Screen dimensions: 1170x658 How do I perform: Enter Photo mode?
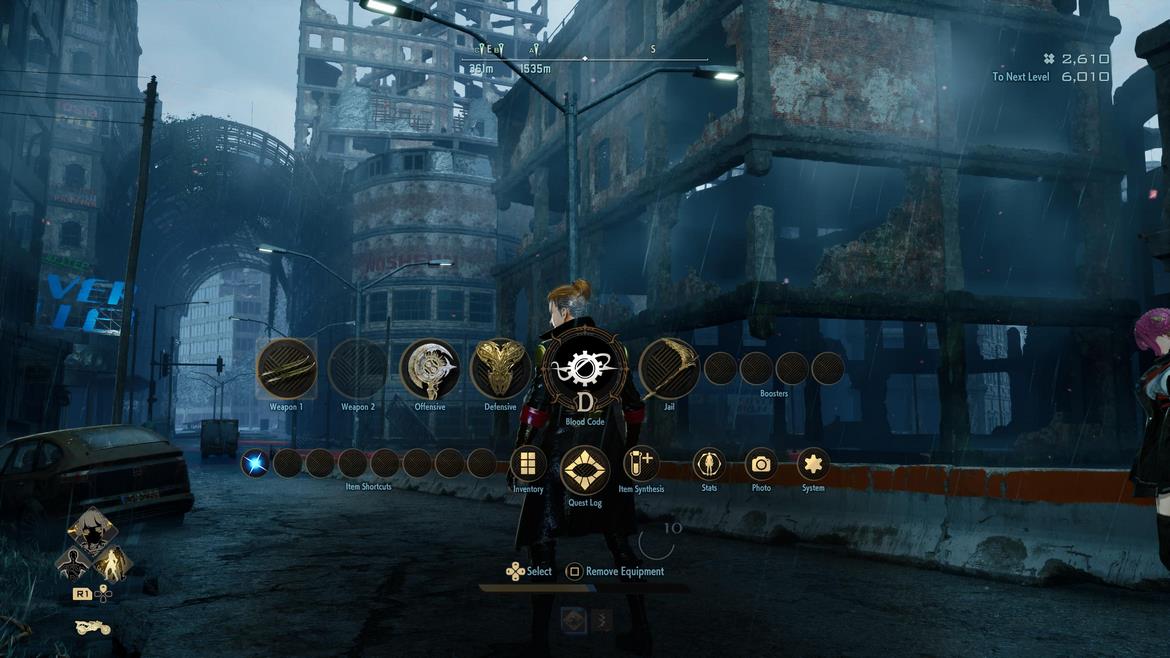coord(761,464)
